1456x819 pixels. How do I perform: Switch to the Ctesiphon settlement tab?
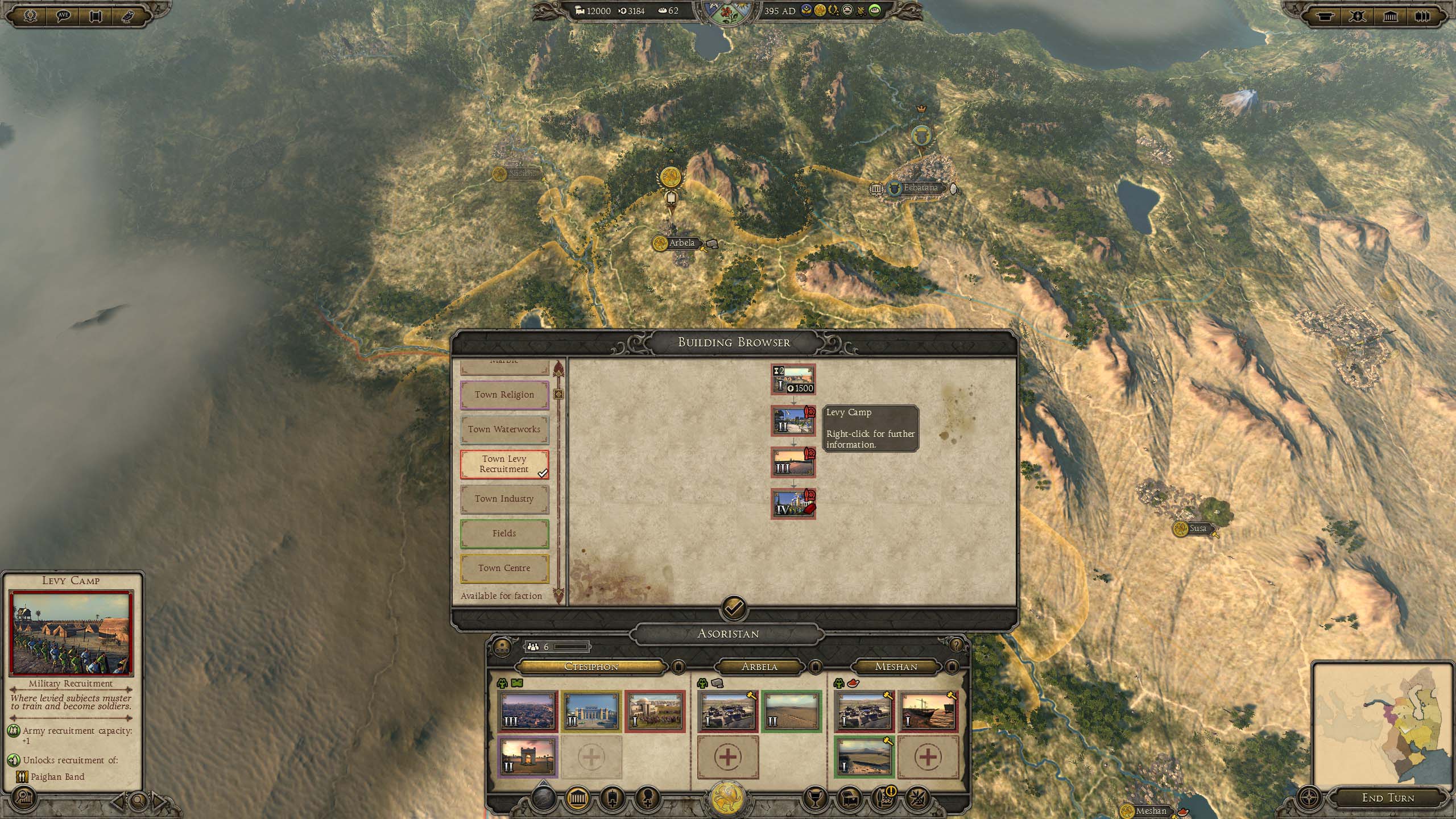pyautogui.click(x=591, y=667)
